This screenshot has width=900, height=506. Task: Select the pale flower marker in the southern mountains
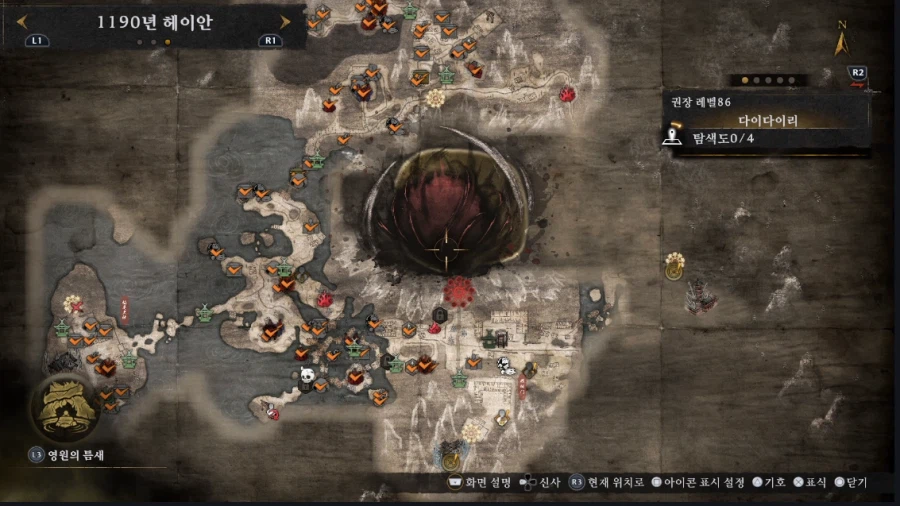pyautogui.click(x=473, y=430)
